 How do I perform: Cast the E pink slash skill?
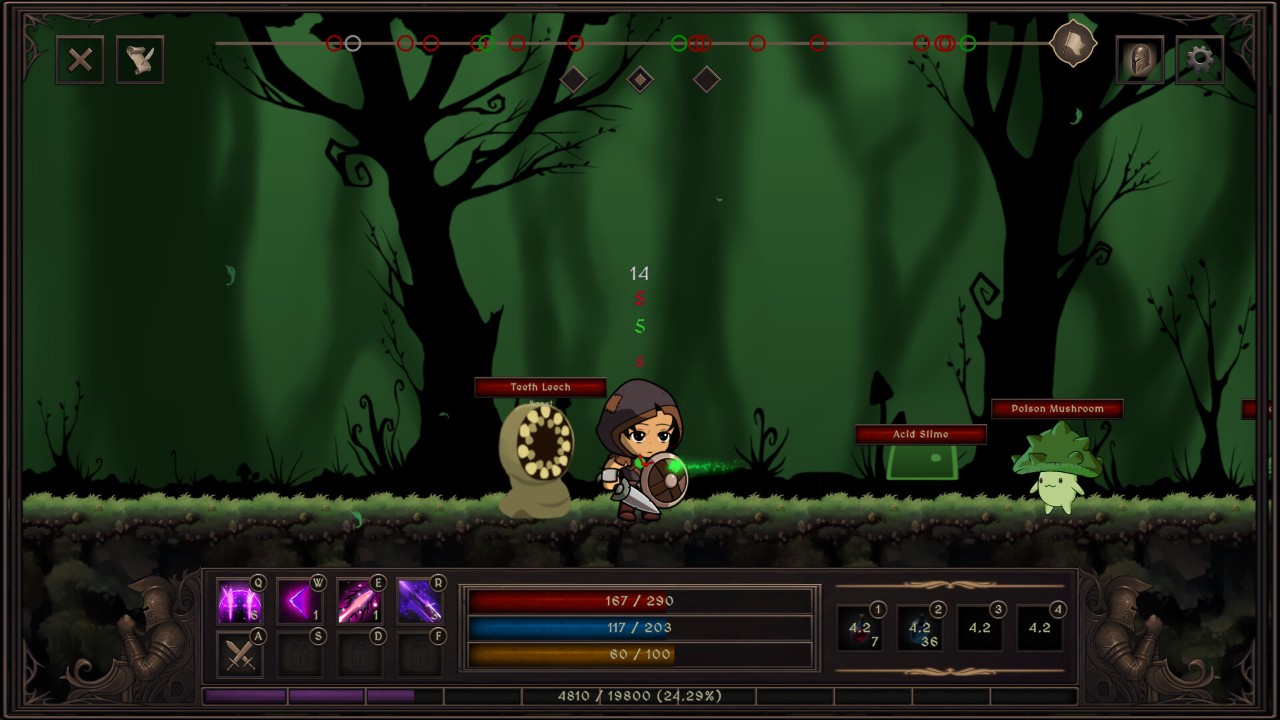tap(360, 602)
